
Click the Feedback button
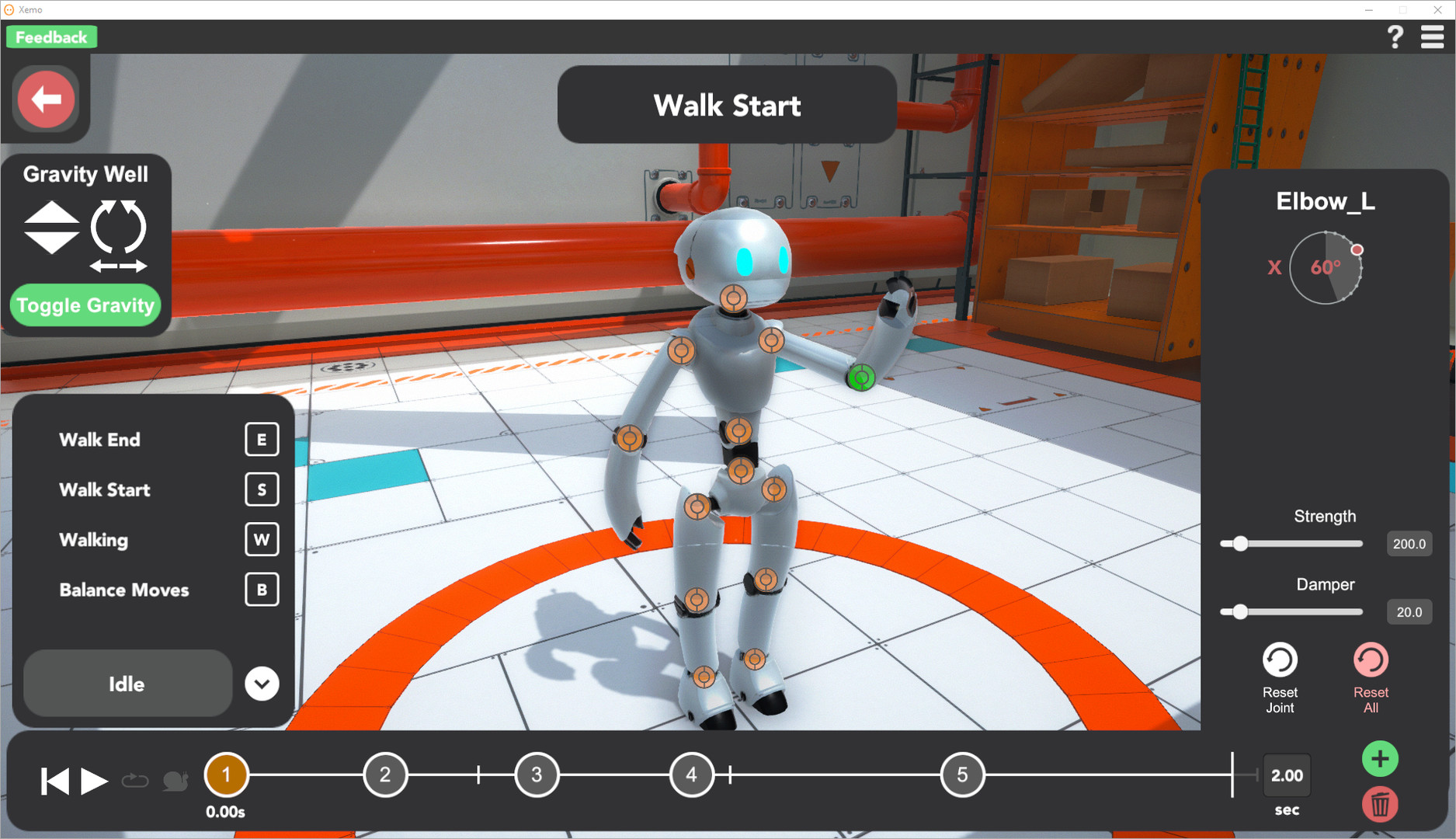[51, 36]
